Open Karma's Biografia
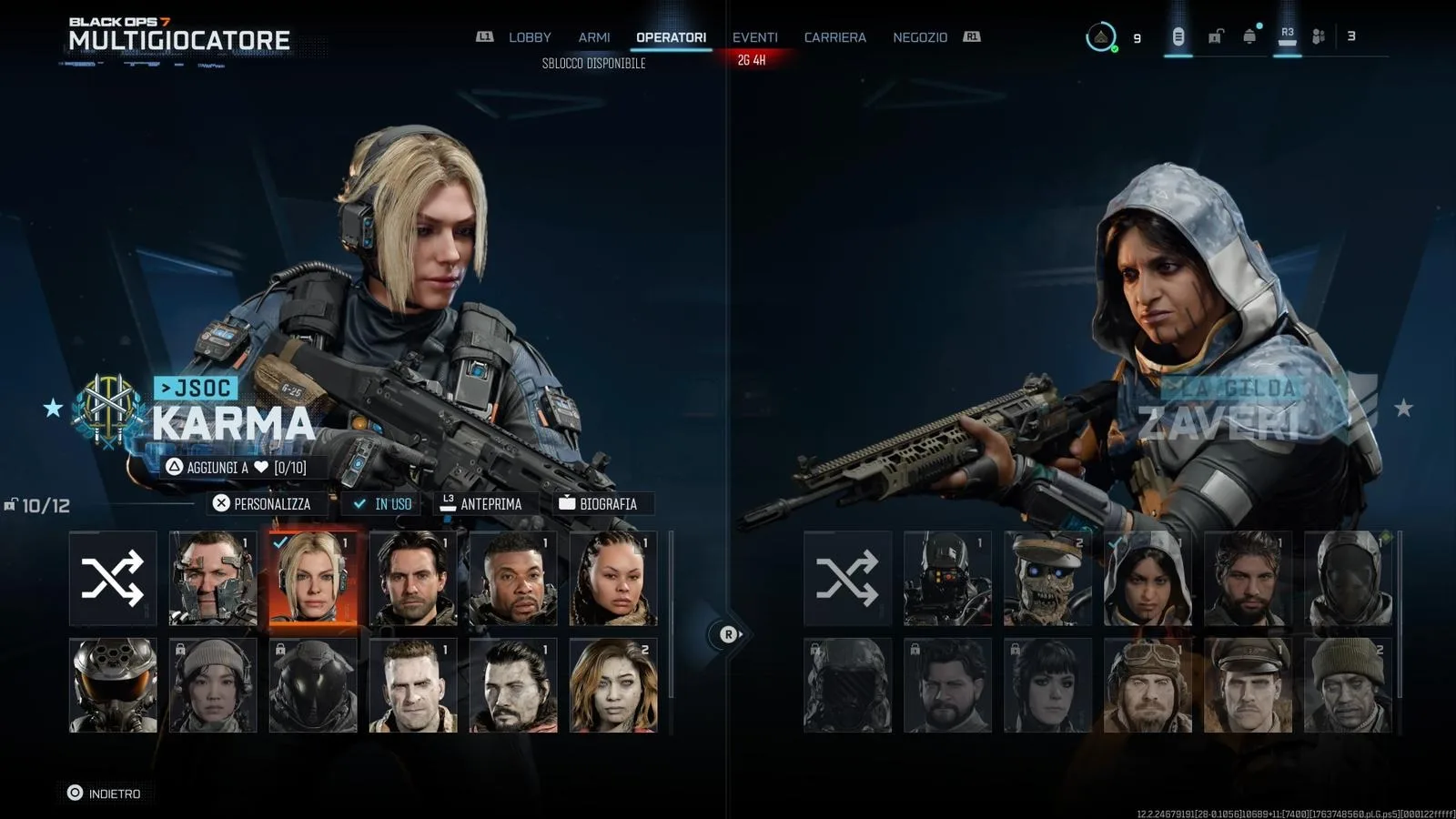1456x819 pixels. tap(598, 503)
